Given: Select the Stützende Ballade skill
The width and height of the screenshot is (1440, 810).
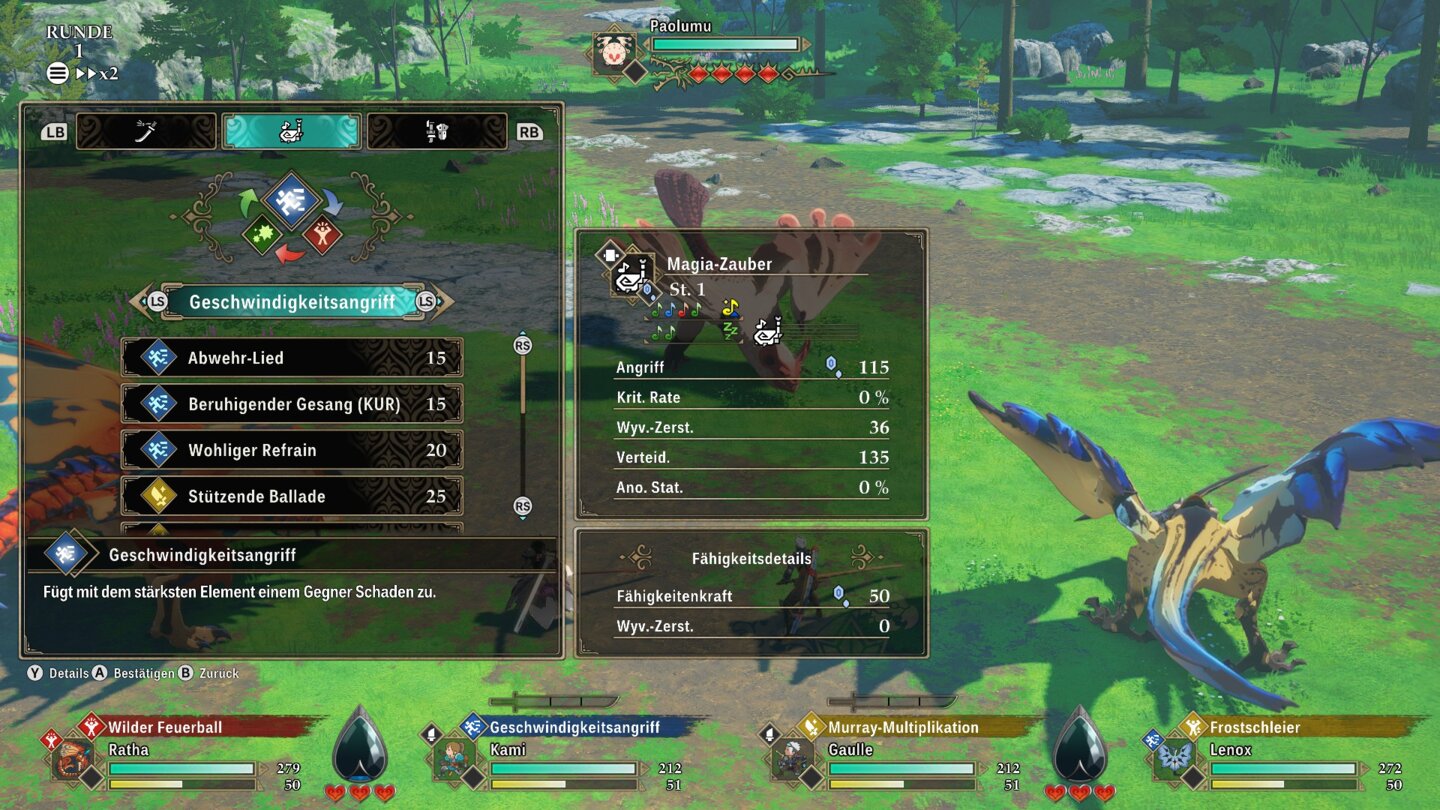Looking at the screenshot, I should pos(291,496).
